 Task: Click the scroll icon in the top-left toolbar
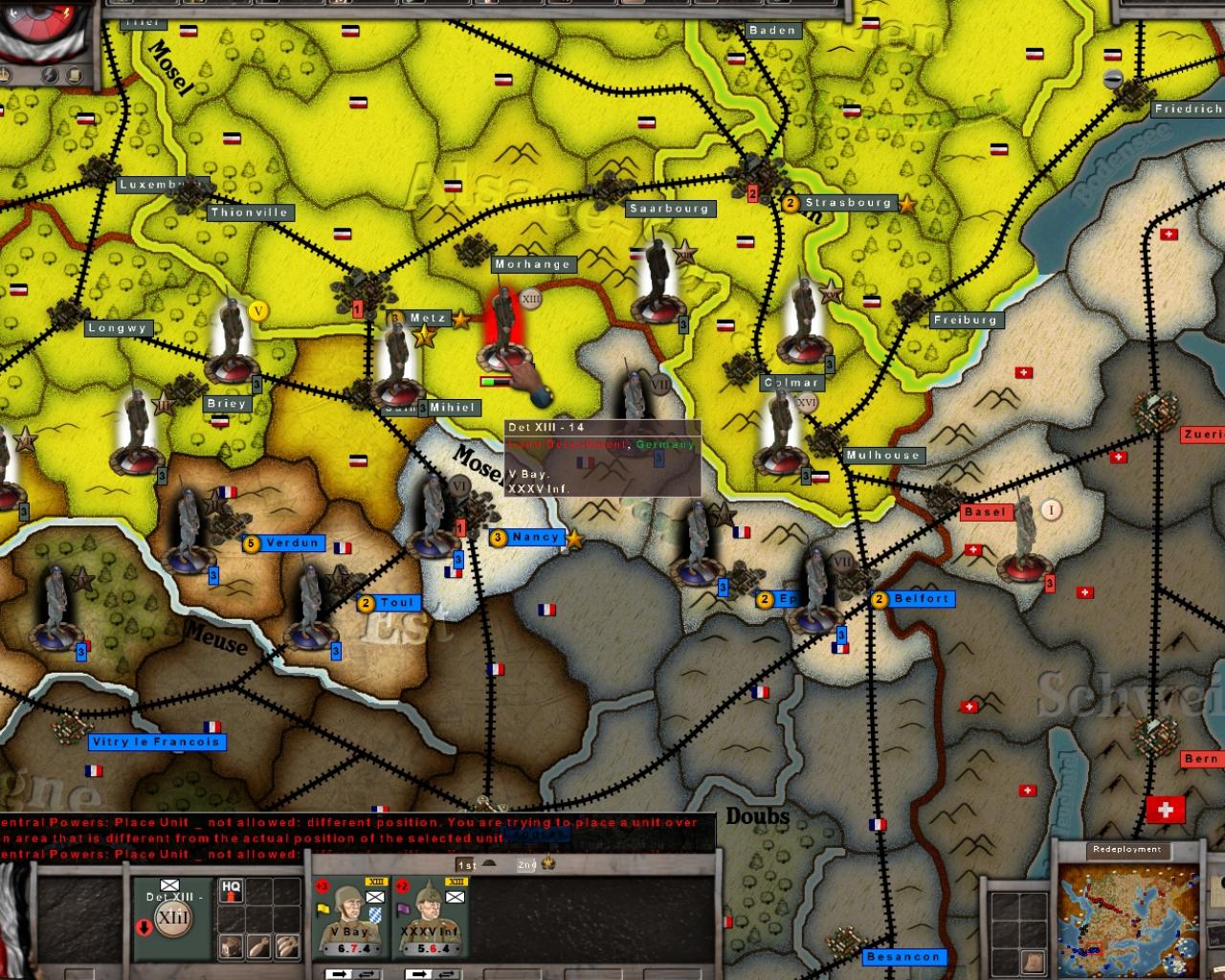74,76
